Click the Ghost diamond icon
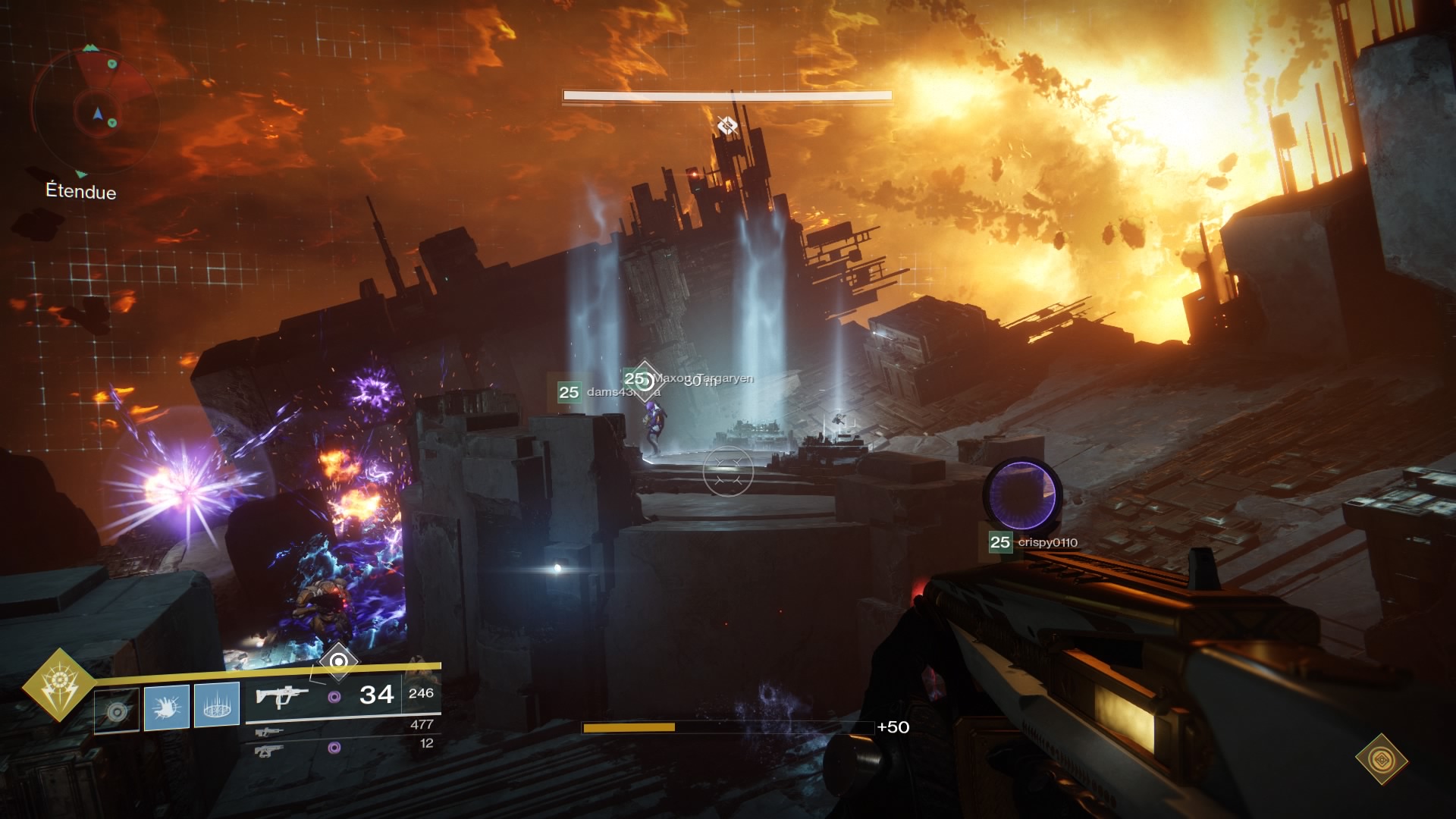The image size is (1456, 819). click(x=1382, y=759)
